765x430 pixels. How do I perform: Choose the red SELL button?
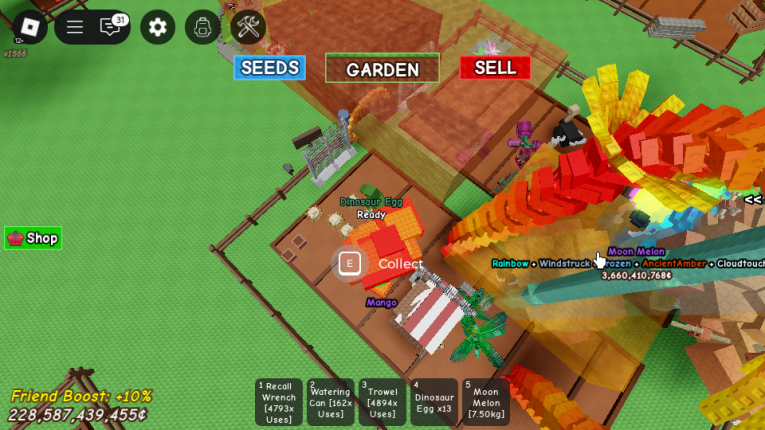pos(495,68)
